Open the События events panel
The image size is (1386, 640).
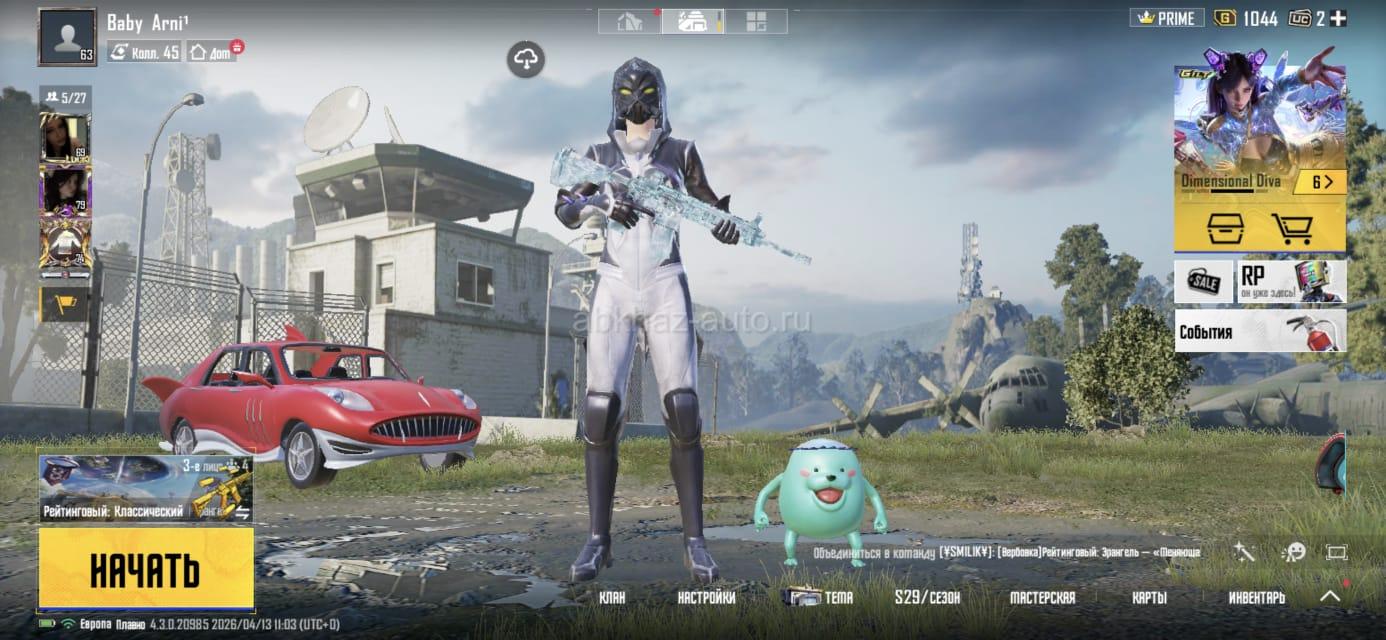(x=1259, y=331)
